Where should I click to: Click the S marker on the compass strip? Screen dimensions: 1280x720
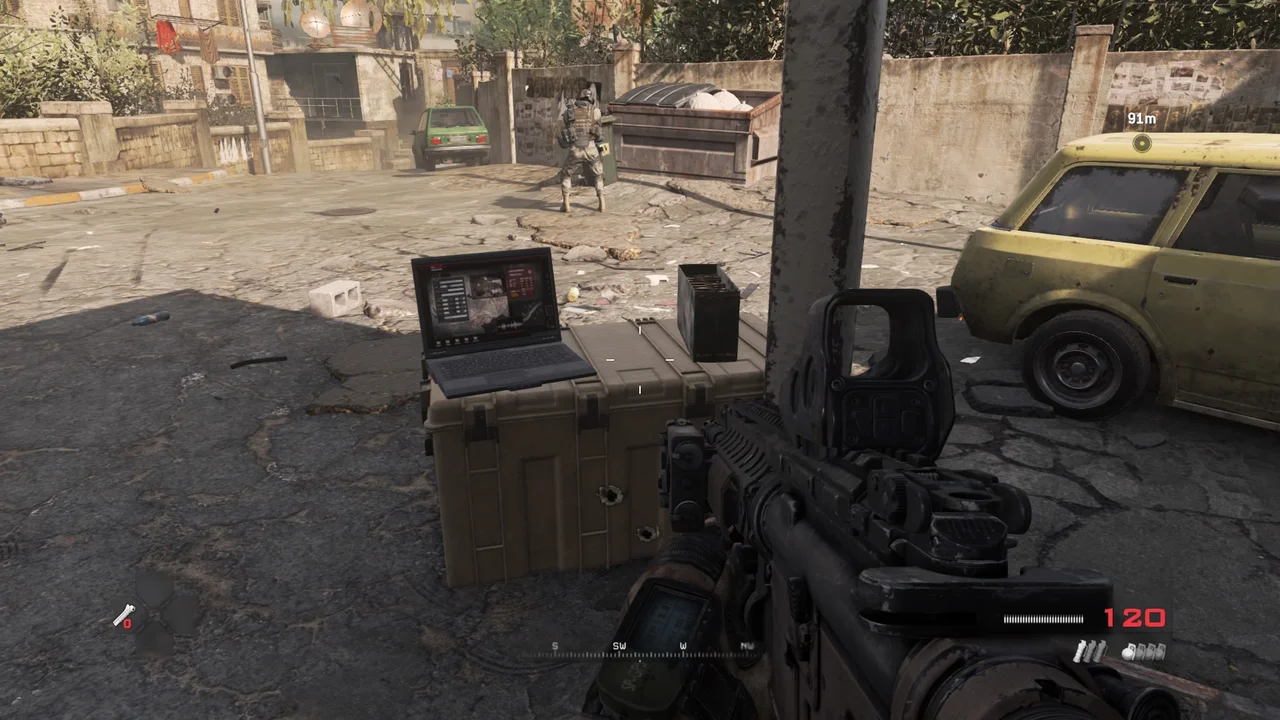pos(554,646)
